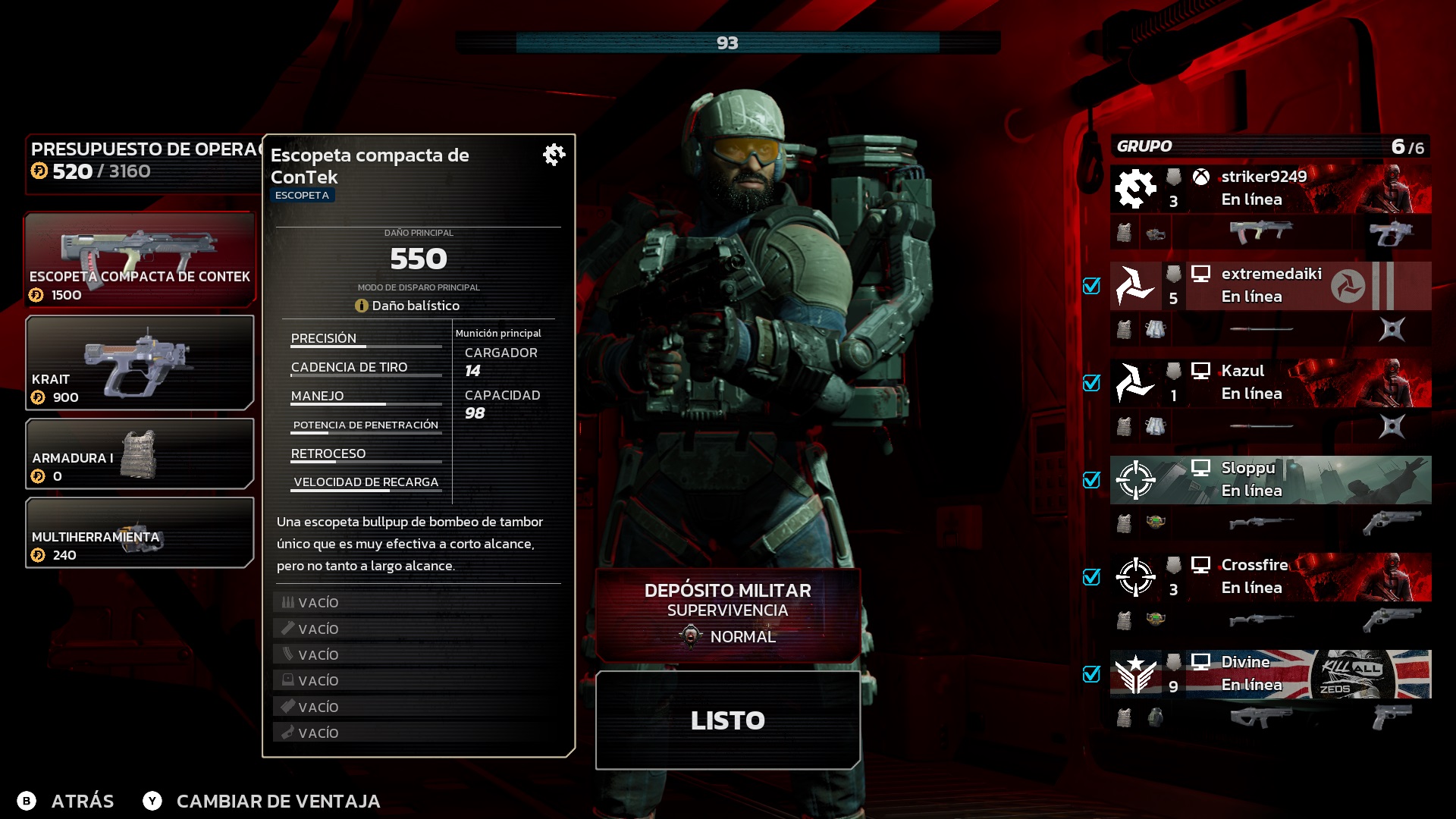Select Divine's player card
This screenshot has height=819, width=1456.
click(x=1270, y=674)
